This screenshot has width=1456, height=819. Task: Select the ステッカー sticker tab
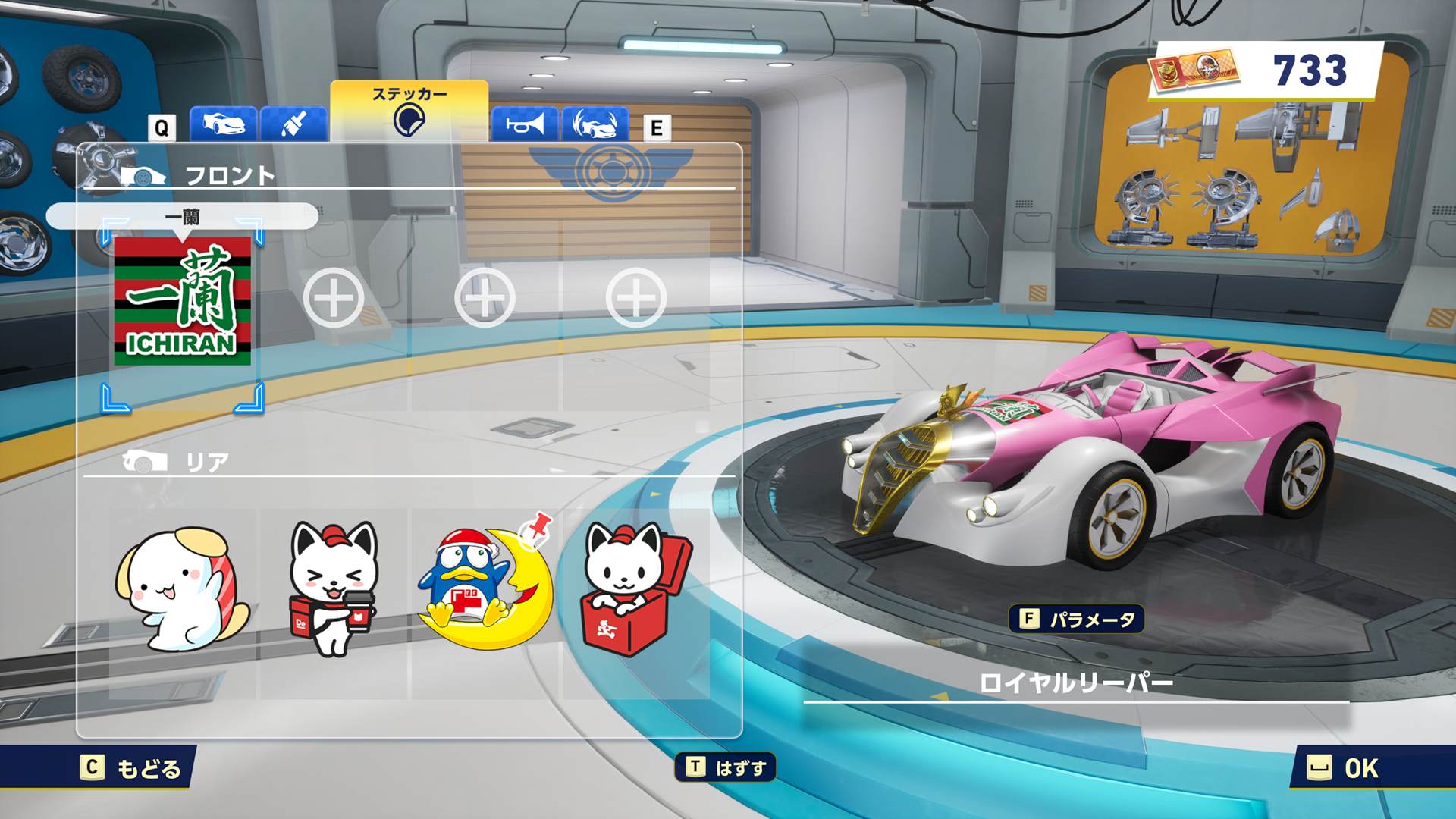click(x=409, y=111)
